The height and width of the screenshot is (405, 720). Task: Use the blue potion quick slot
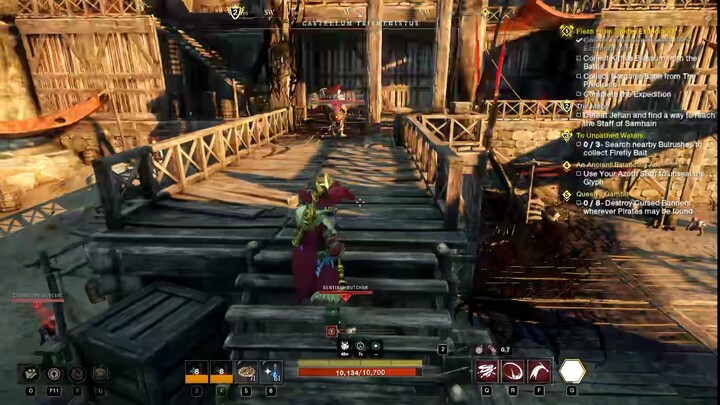[271, 371]
